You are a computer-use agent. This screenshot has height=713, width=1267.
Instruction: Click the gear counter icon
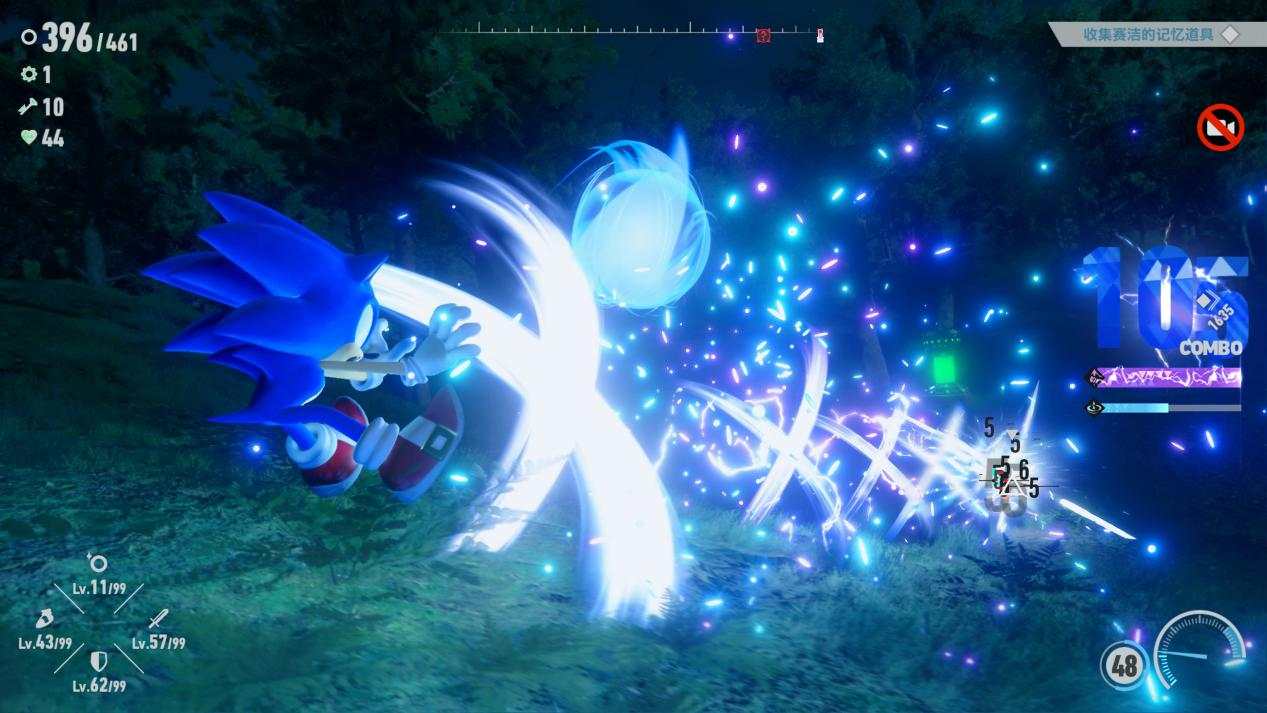(x=29, y=74)
